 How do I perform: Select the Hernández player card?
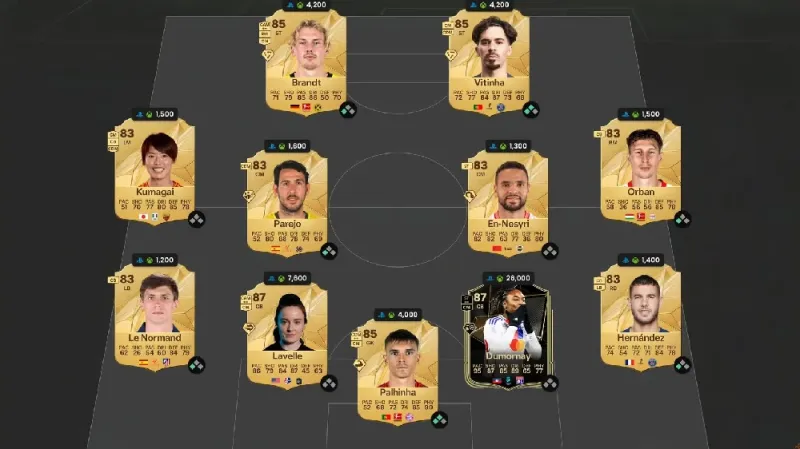[x=641, y=317]
